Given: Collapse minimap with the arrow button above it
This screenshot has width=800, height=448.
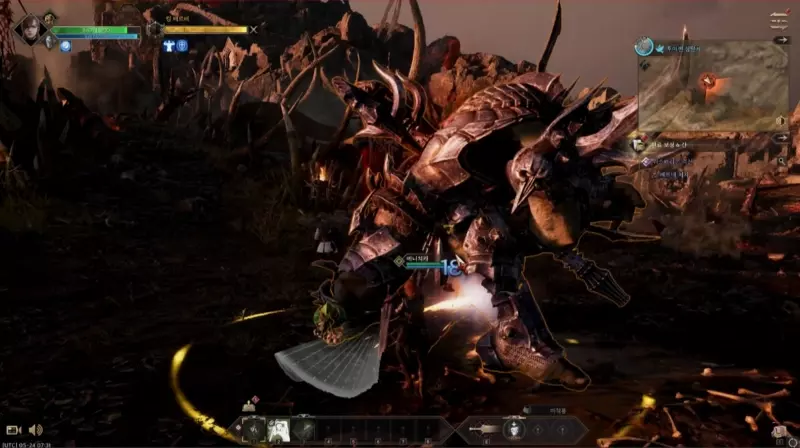Looking at the screenshot, I should pos(781,40).
